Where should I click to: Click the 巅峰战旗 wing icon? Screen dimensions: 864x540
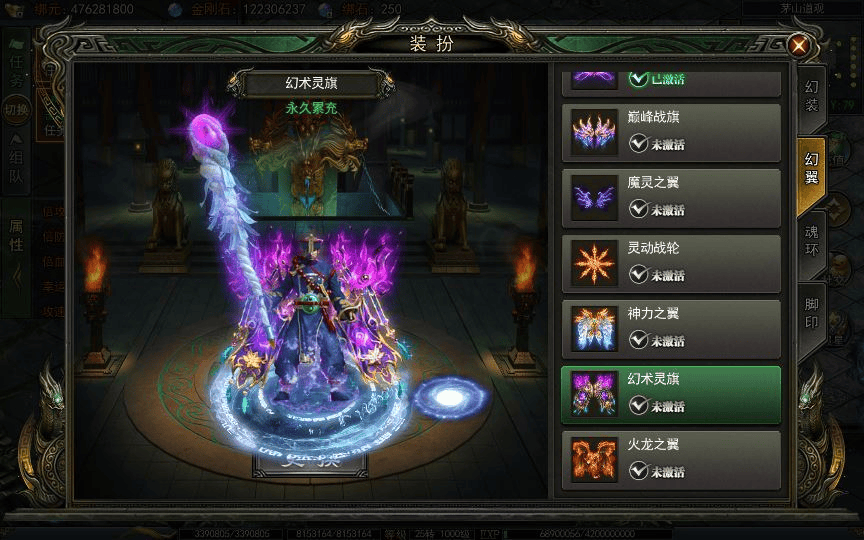tap(594, 132)
